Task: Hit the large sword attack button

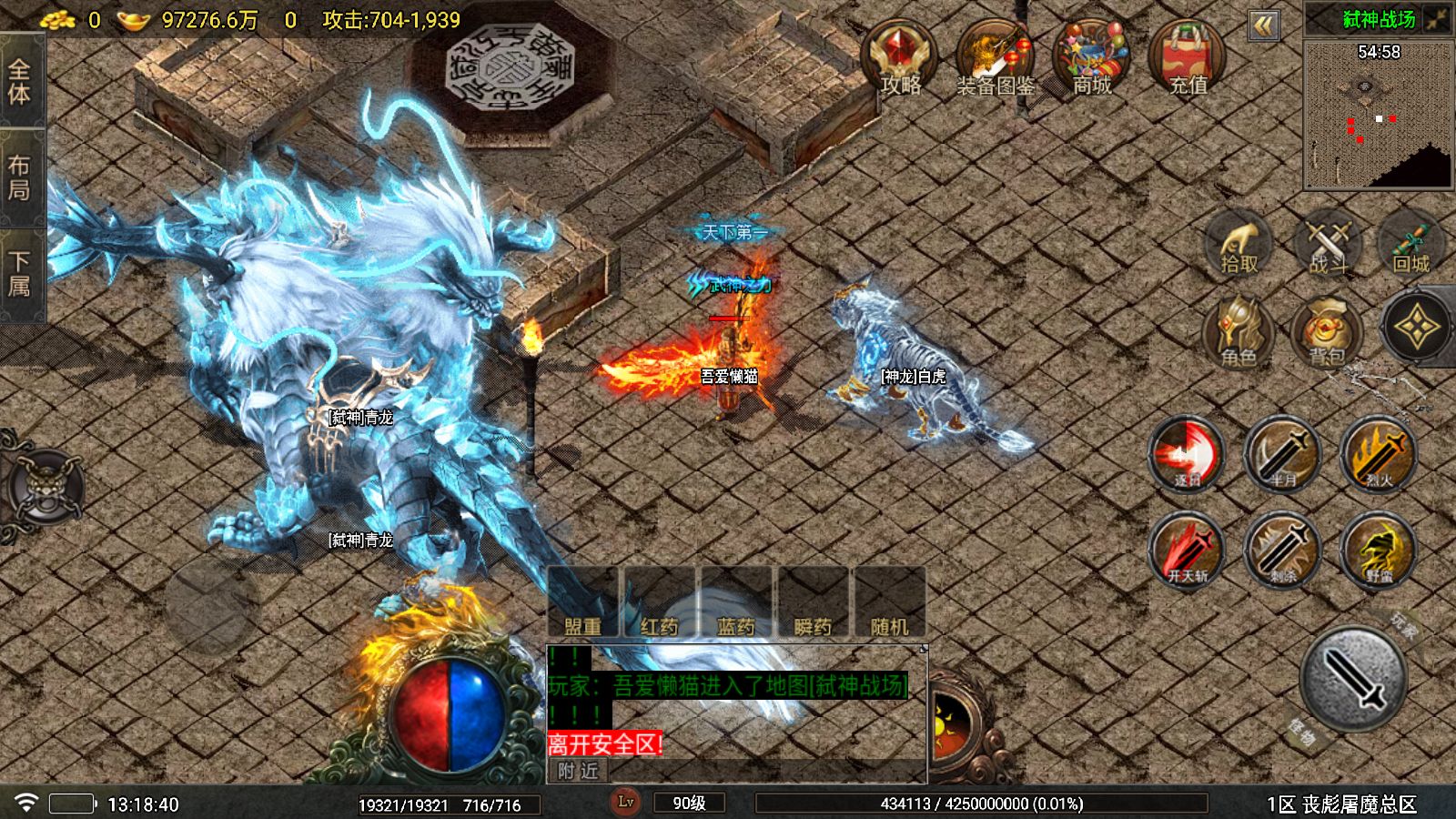Action: [1353, 678]
